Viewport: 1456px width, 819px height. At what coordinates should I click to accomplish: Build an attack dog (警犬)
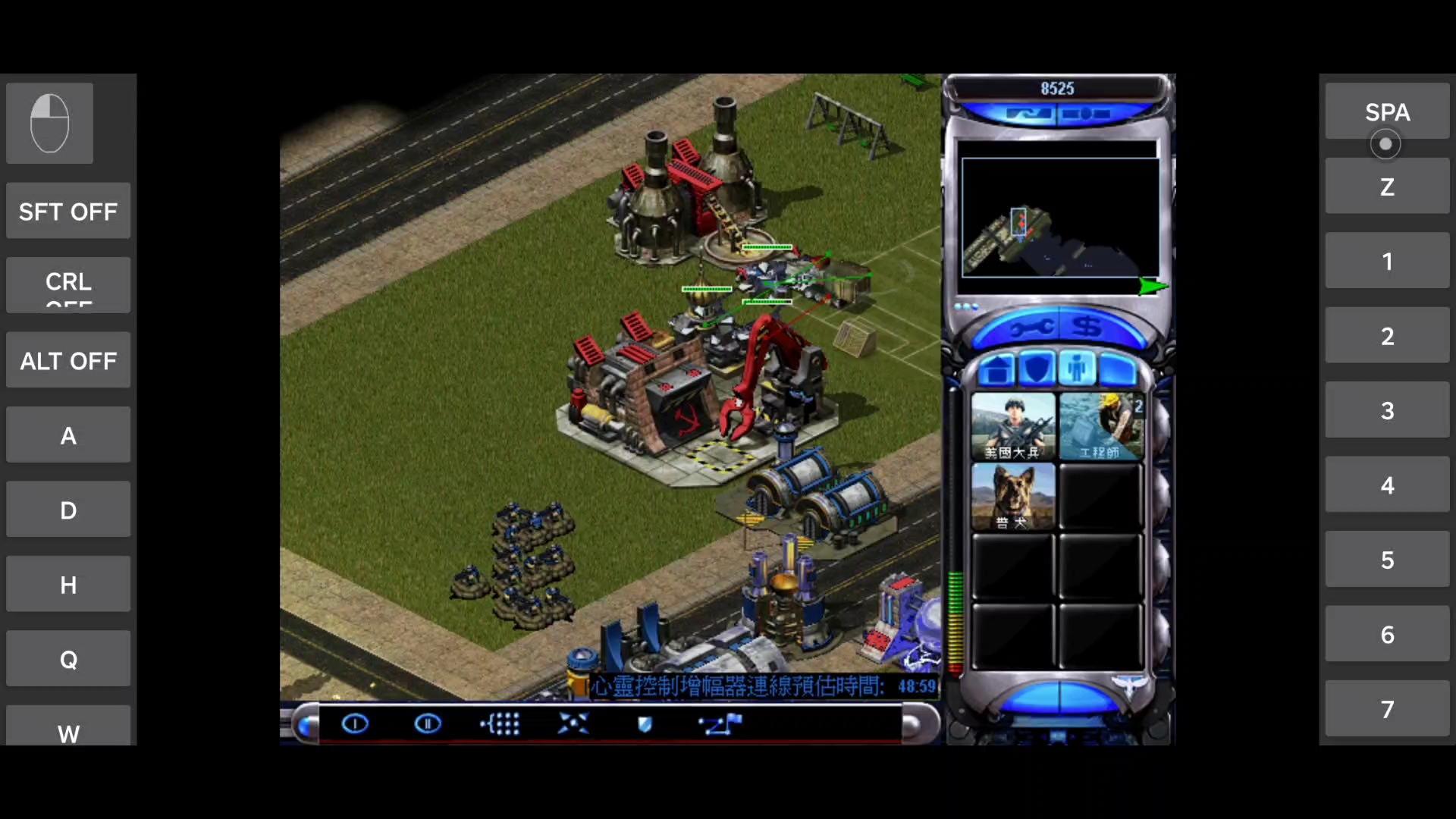(1012, 496)
